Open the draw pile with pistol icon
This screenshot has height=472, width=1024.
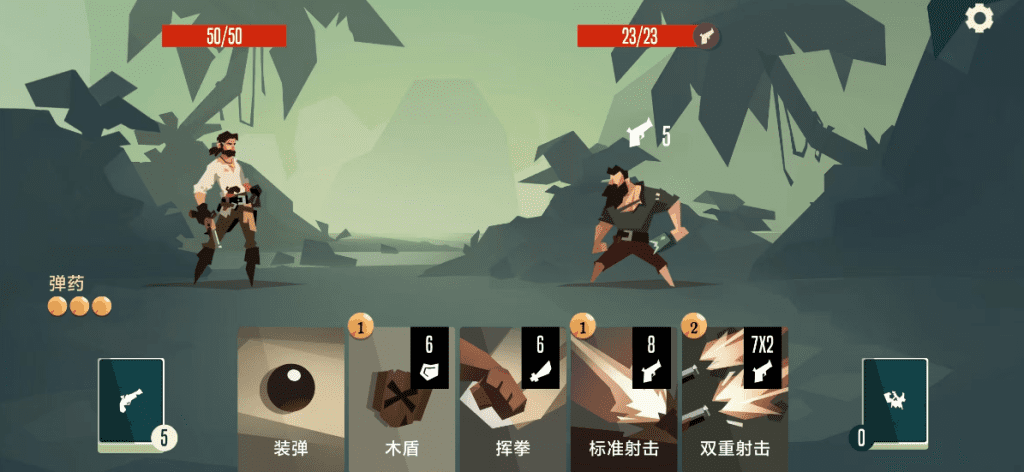[x=131, y=404]
